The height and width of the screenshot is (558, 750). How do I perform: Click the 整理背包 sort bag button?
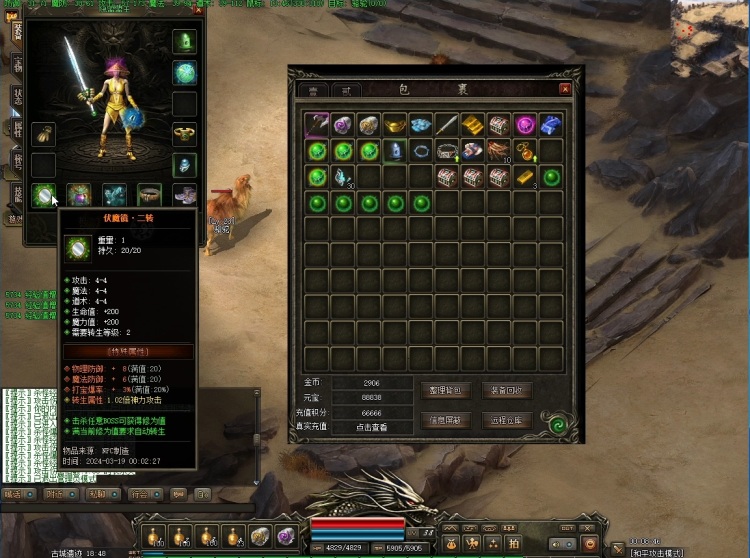point(449,390)
